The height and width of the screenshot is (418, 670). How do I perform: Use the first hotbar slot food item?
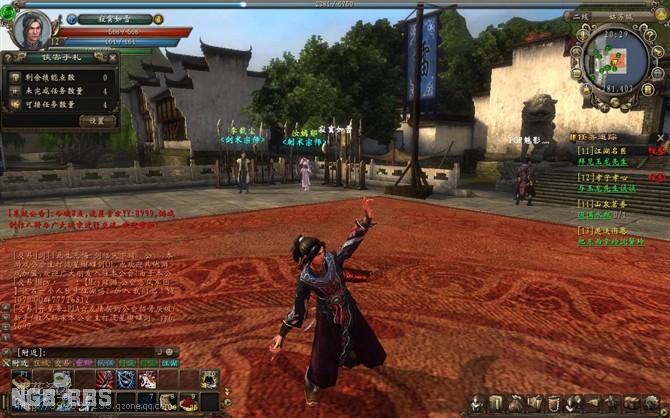pos(19,381)
